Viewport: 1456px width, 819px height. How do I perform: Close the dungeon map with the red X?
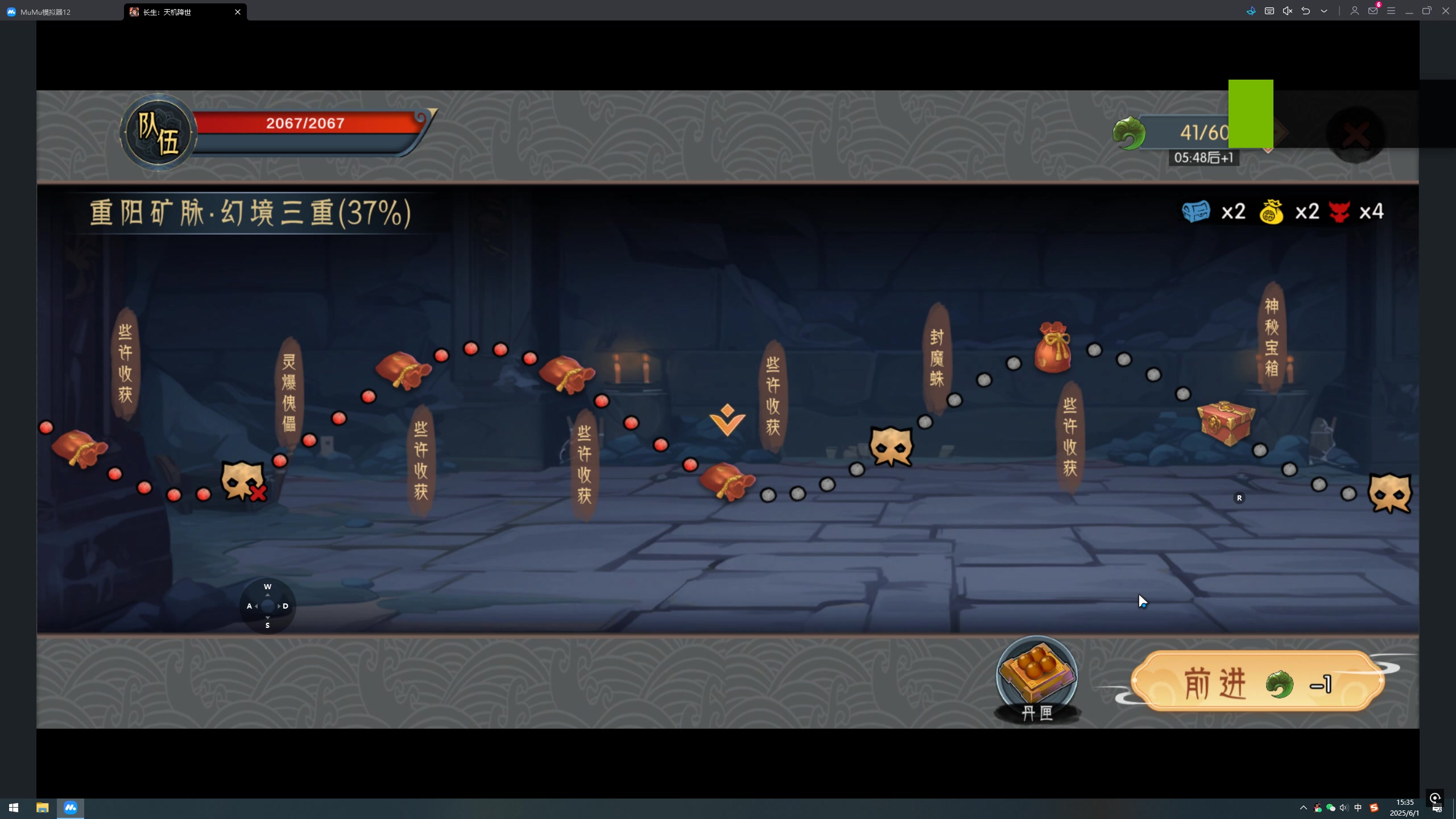tap(1356, 135)
